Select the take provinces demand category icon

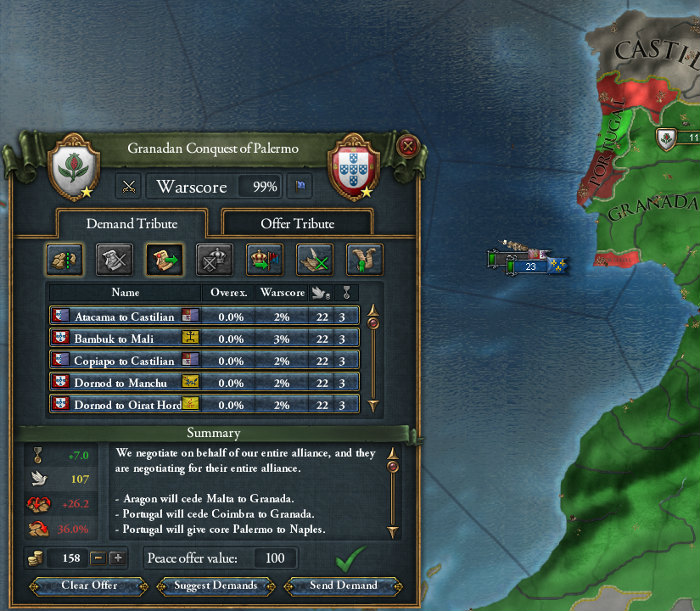click(64, 259)
